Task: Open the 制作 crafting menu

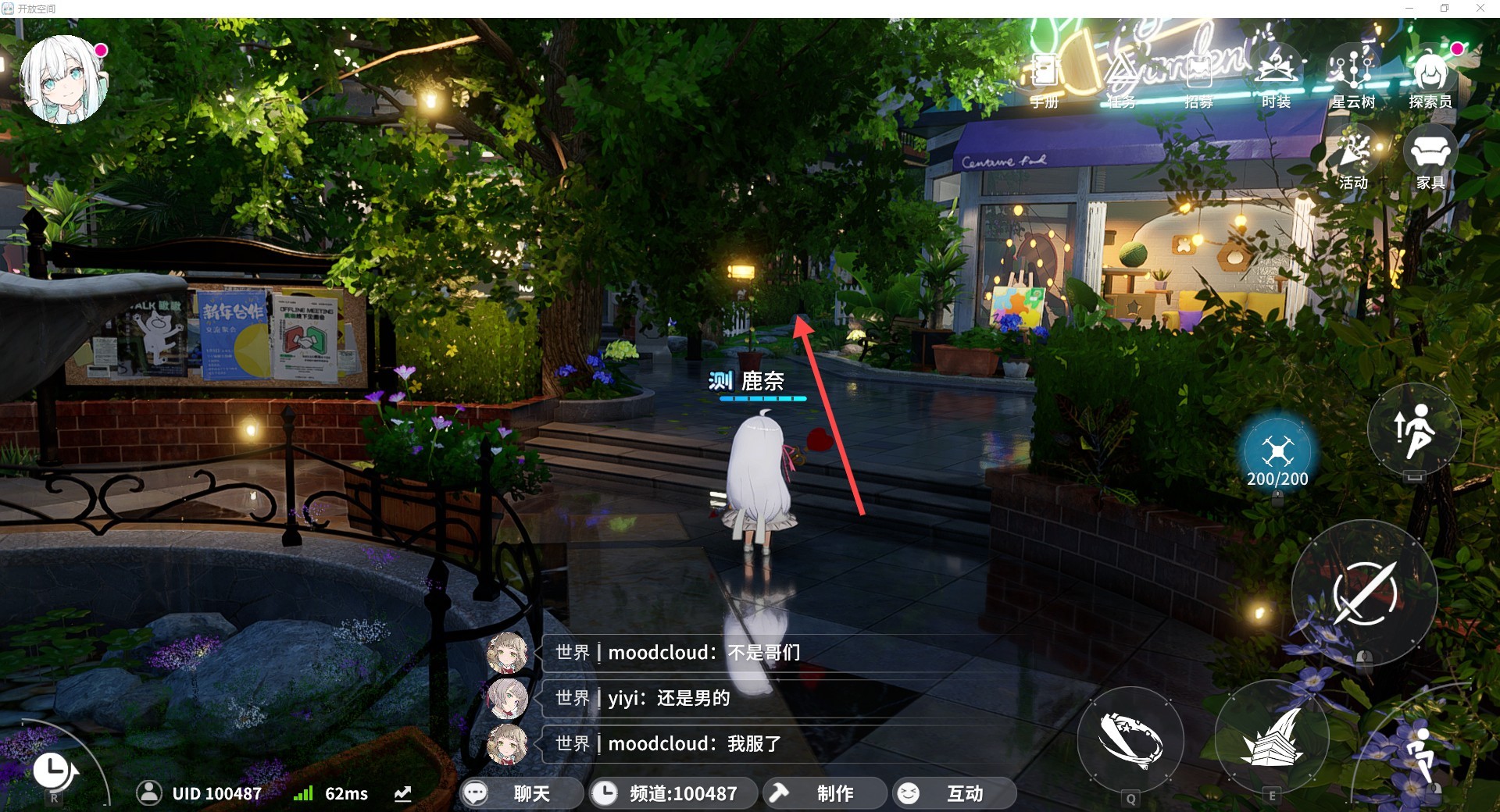Action: point(823,793)
